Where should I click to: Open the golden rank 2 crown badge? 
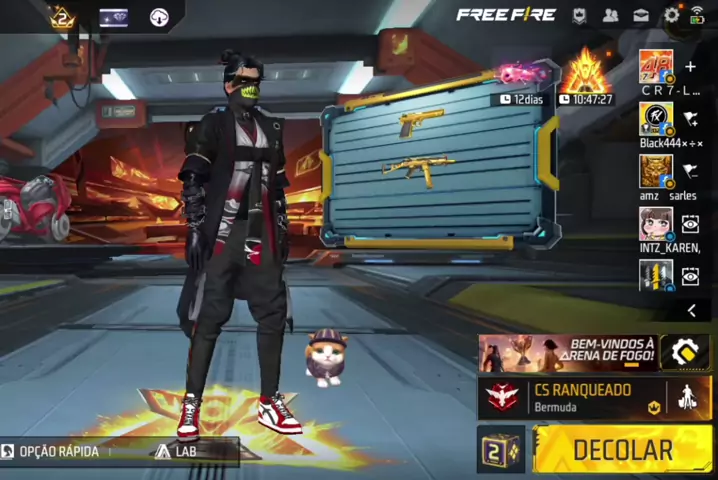pos(62,17)
